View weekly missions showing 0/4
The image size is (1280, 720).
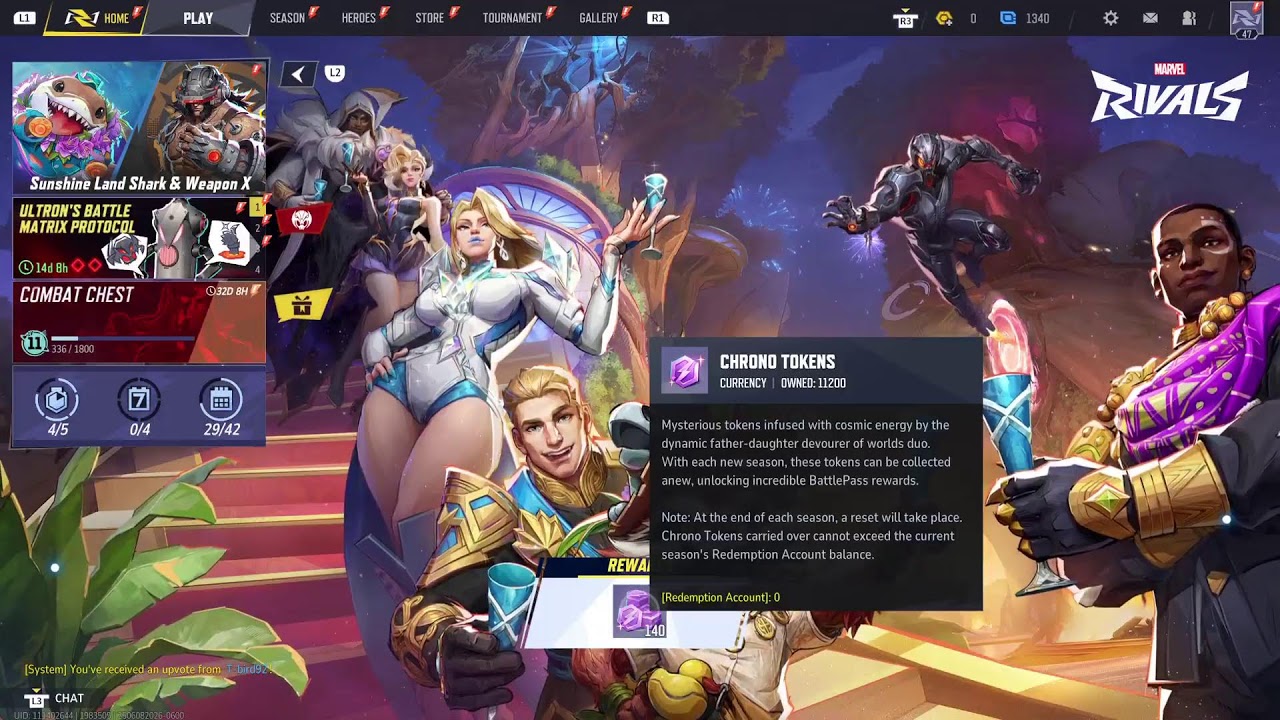coord(139,408)
